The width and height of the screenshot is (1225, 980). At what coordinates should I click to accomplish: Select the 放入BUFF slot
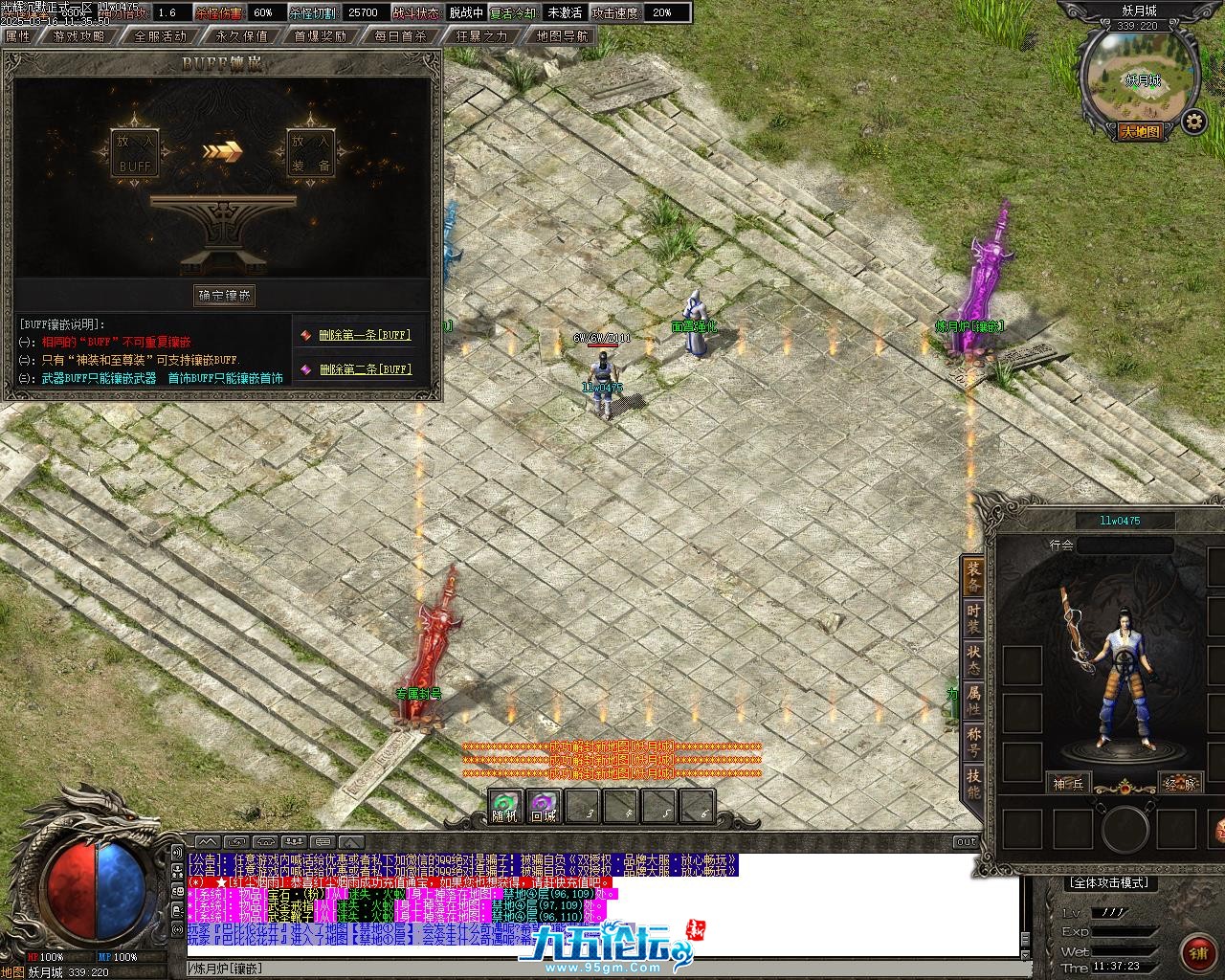tap(135, 153)
